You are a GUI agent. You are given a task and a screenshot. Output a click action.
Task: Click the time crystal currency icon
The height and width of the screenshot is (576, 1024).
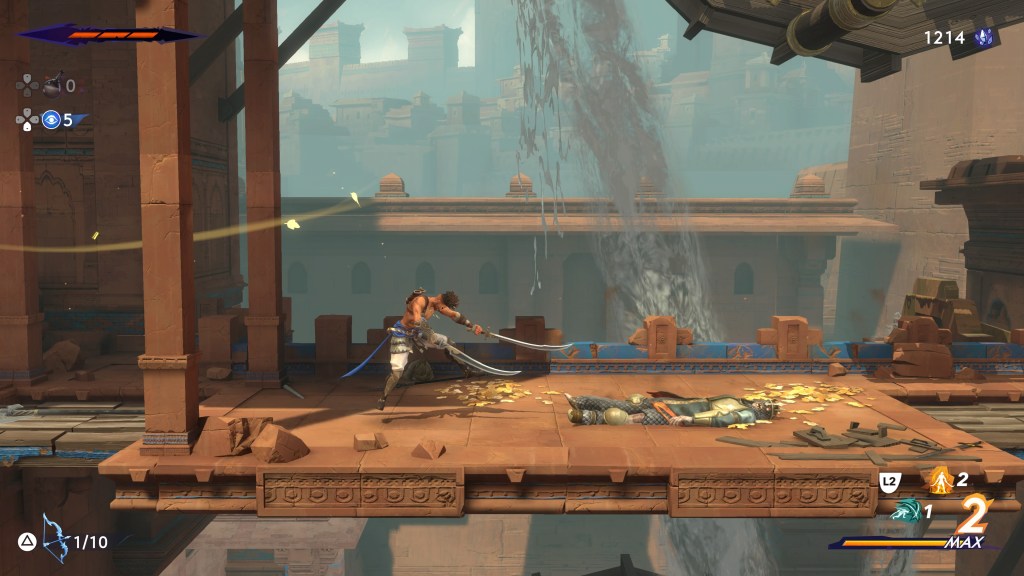pos(984,38)
